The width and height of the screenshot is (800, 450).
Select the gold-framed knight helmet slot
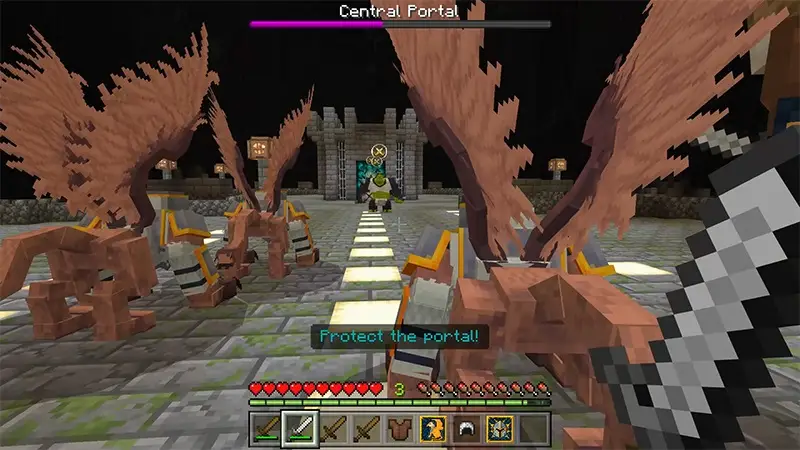pos(500,427)
